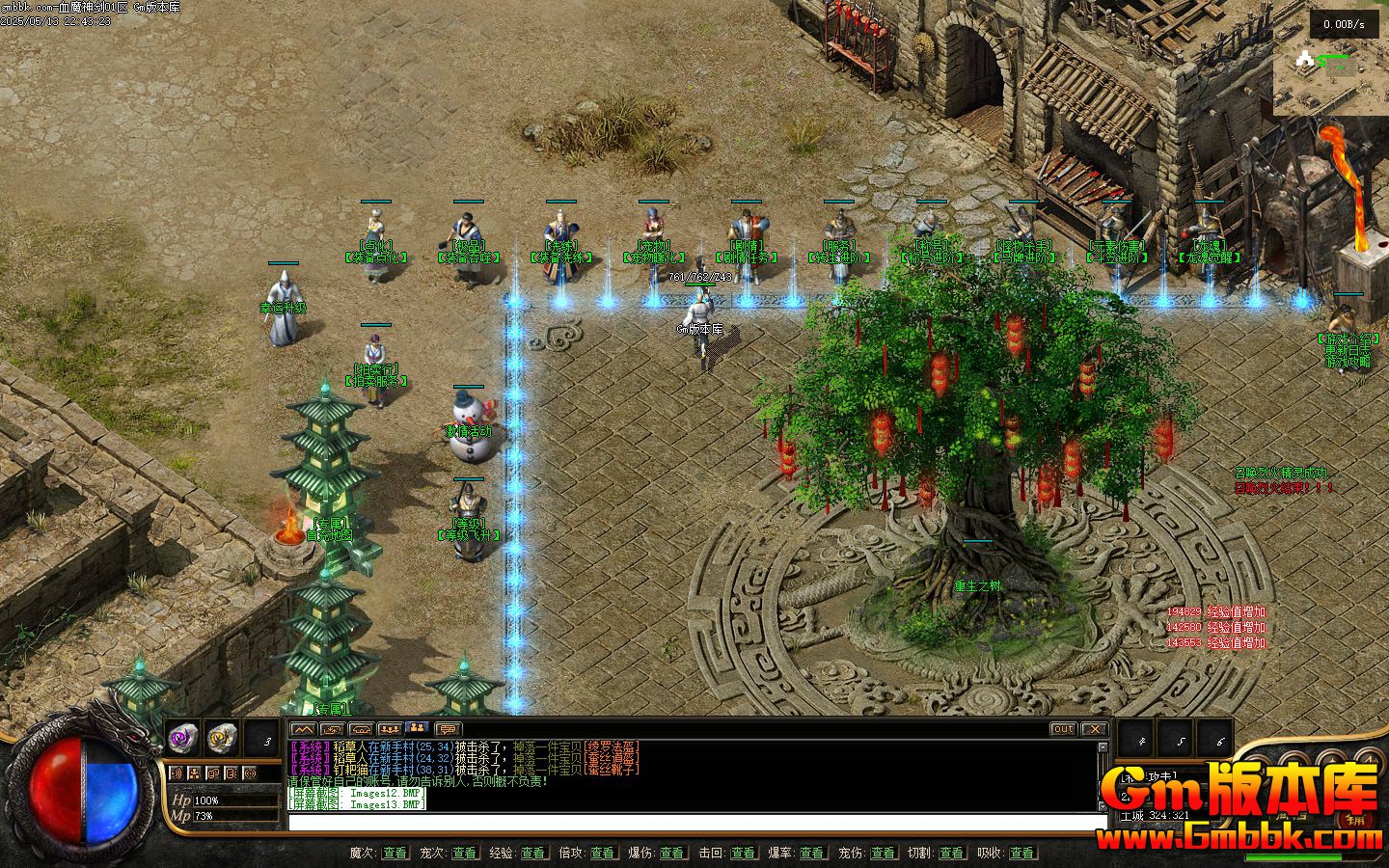This screenshot has height=868, width=1389.
Task: Switch to the speech-bubble chat channel tab
Action: [448, 729]
